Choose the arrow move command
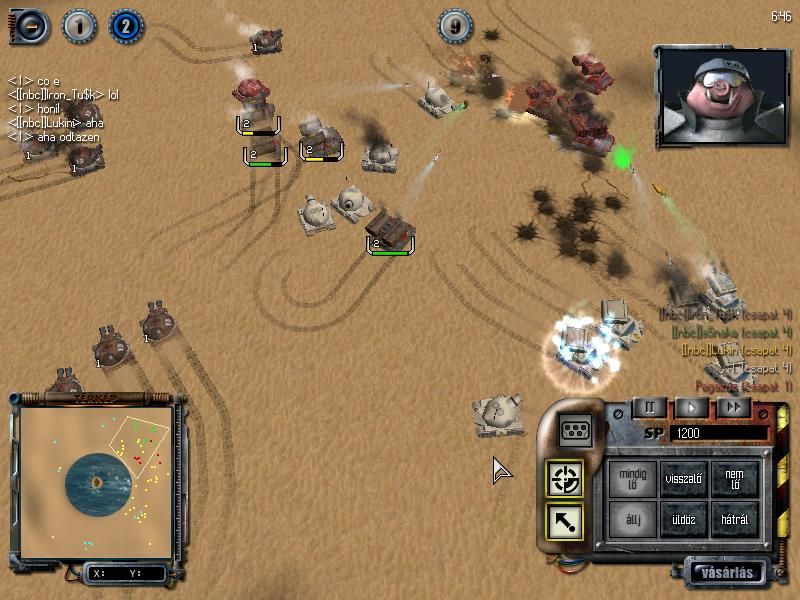The image size is (800, 600). pyautogui.click(x=564, y=521)
